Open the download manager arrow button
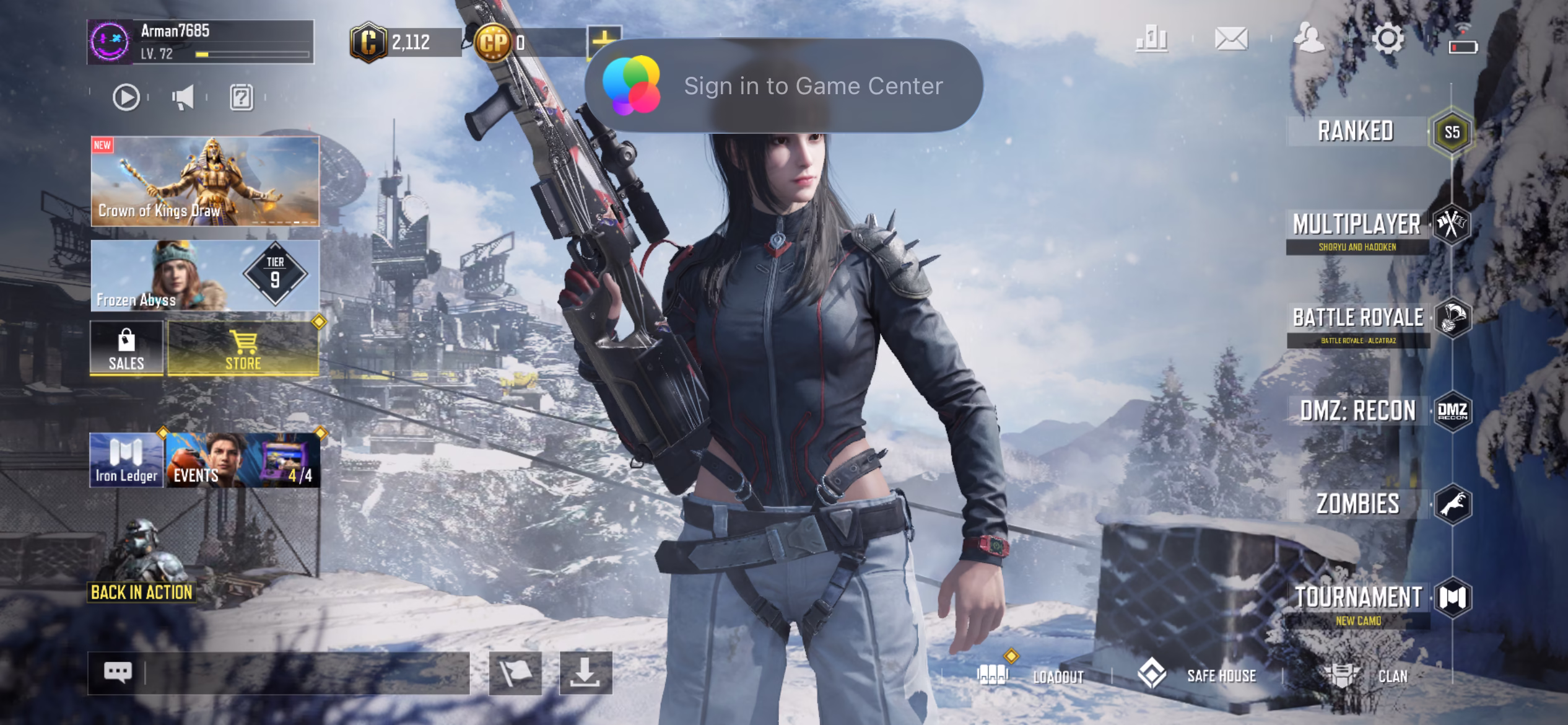 tap(585, 673)
